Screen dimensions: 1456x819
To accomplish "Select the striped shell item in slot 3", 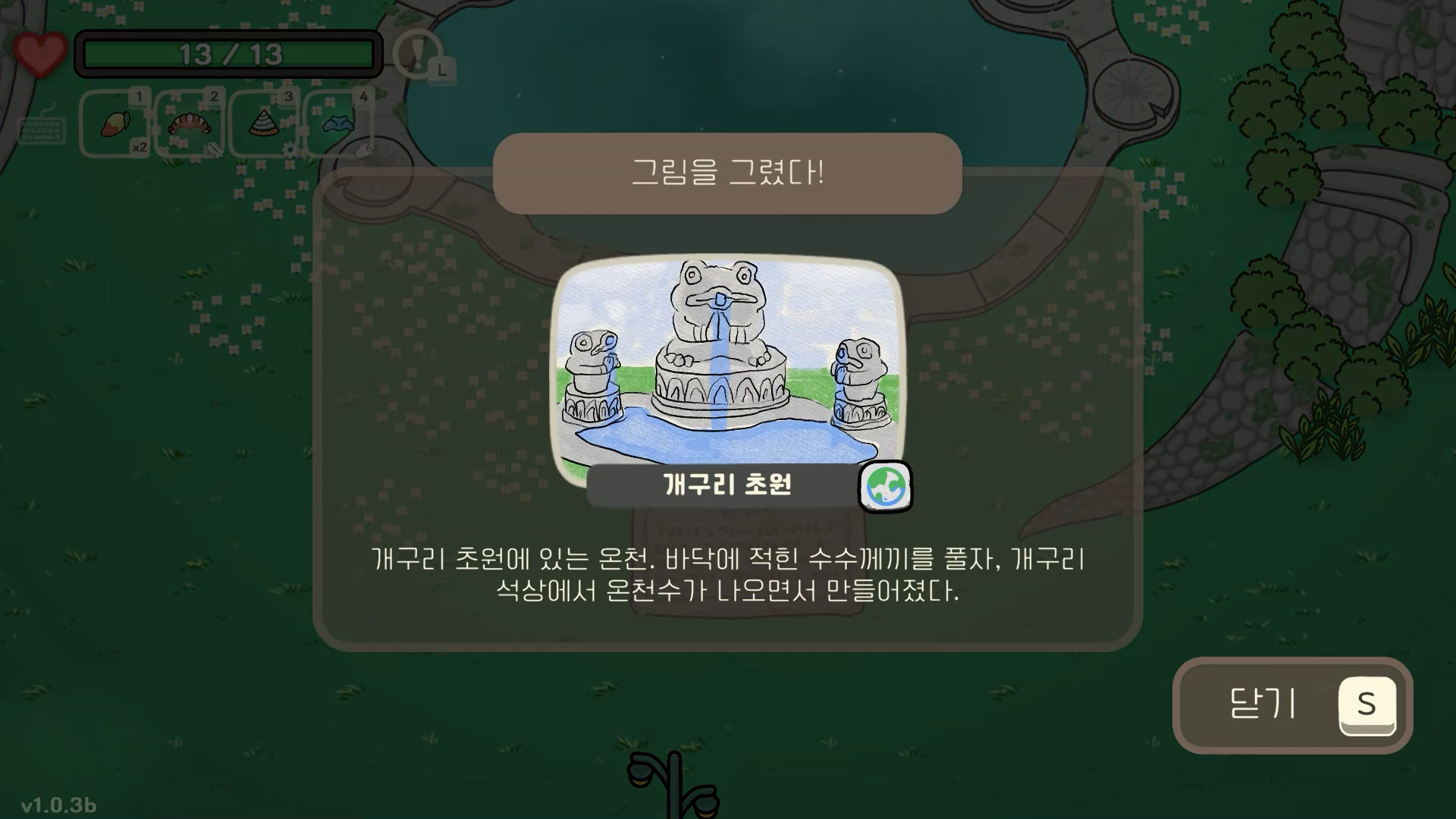I will pos(262,123).
